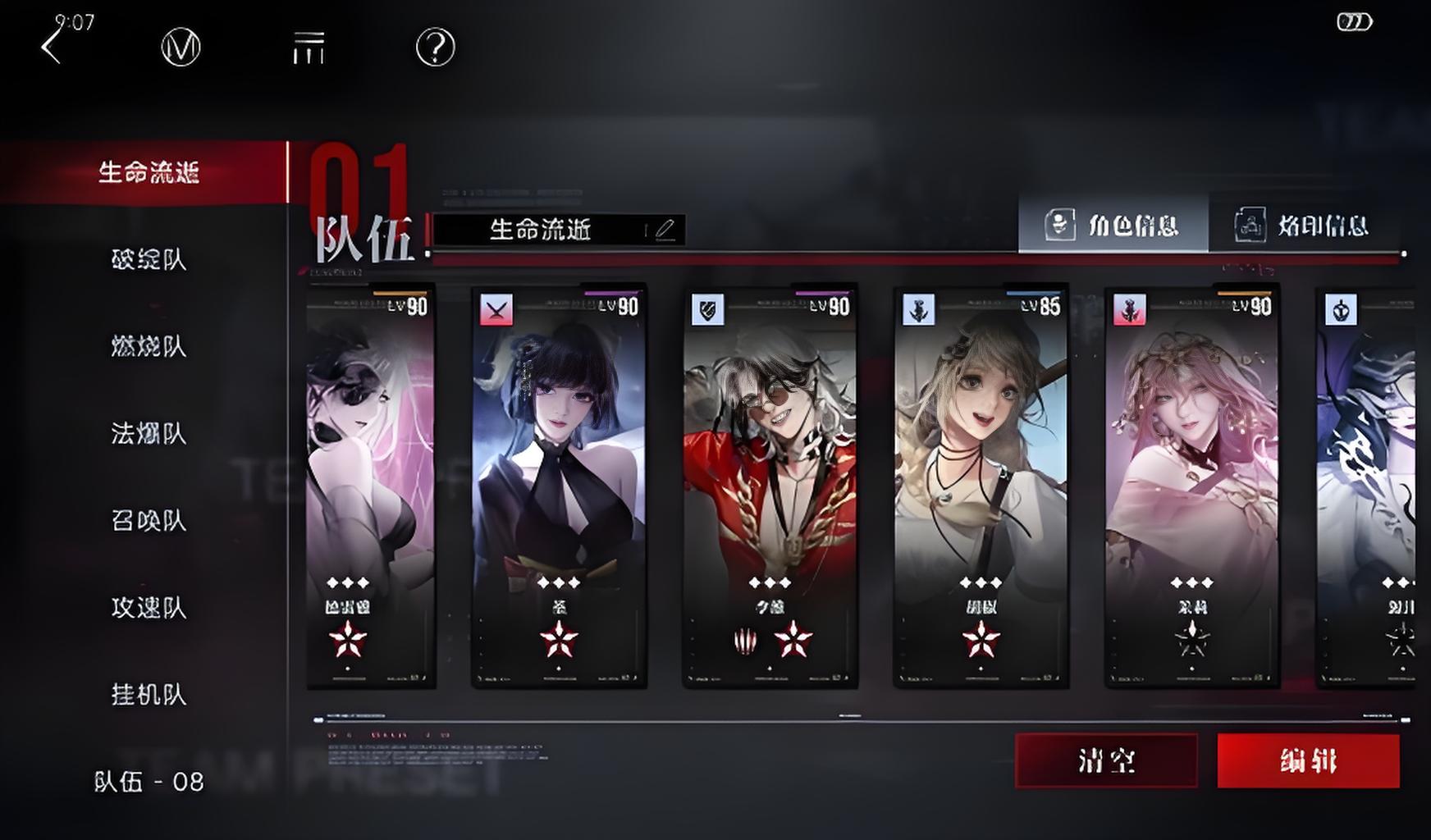Switch to the 角色信息 tab
The height and width of the screenshot is (840, 1431).
click(x=1113, y=224)
